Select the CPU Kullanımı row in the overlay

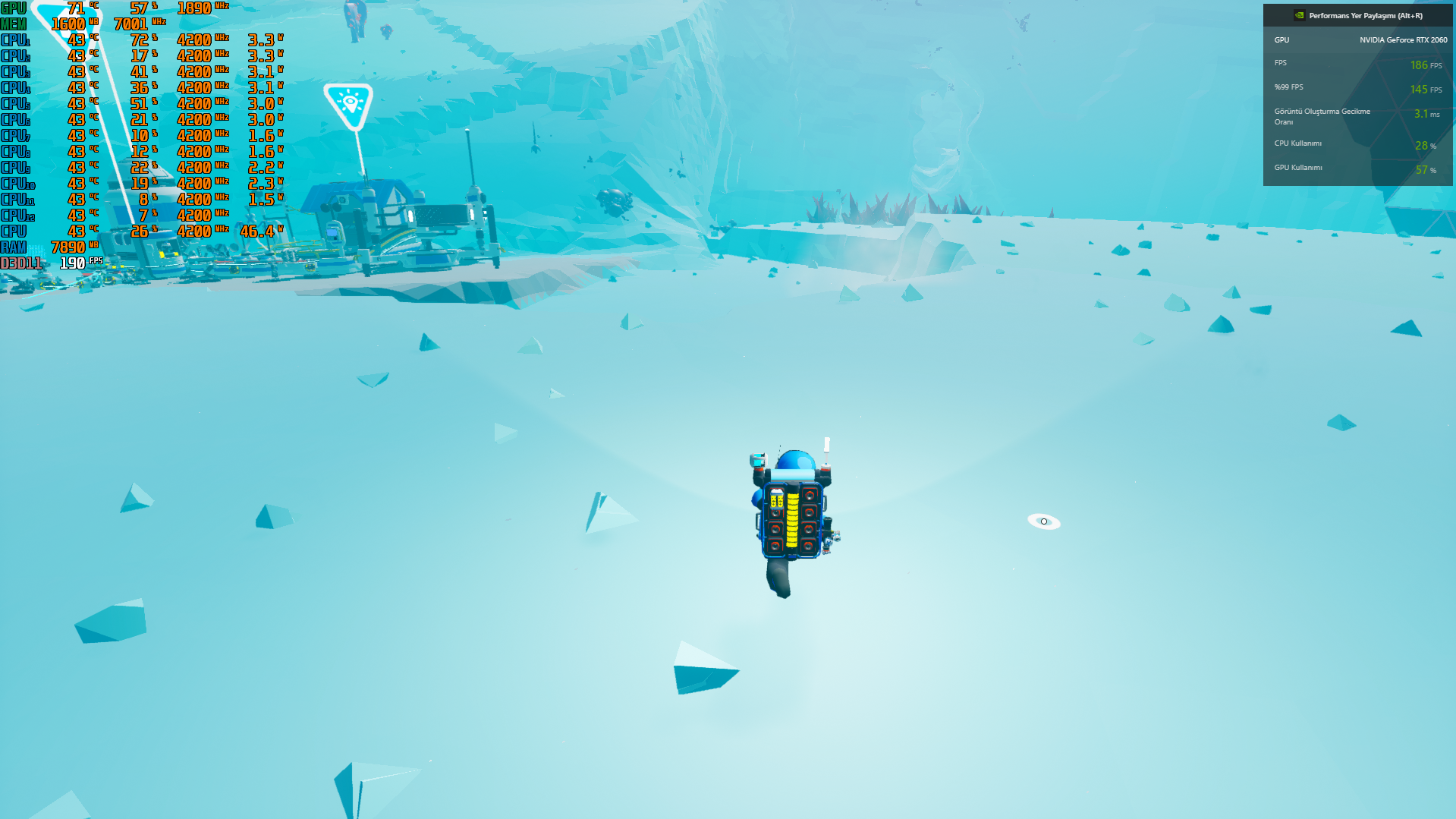click(x=1298, y=143)
